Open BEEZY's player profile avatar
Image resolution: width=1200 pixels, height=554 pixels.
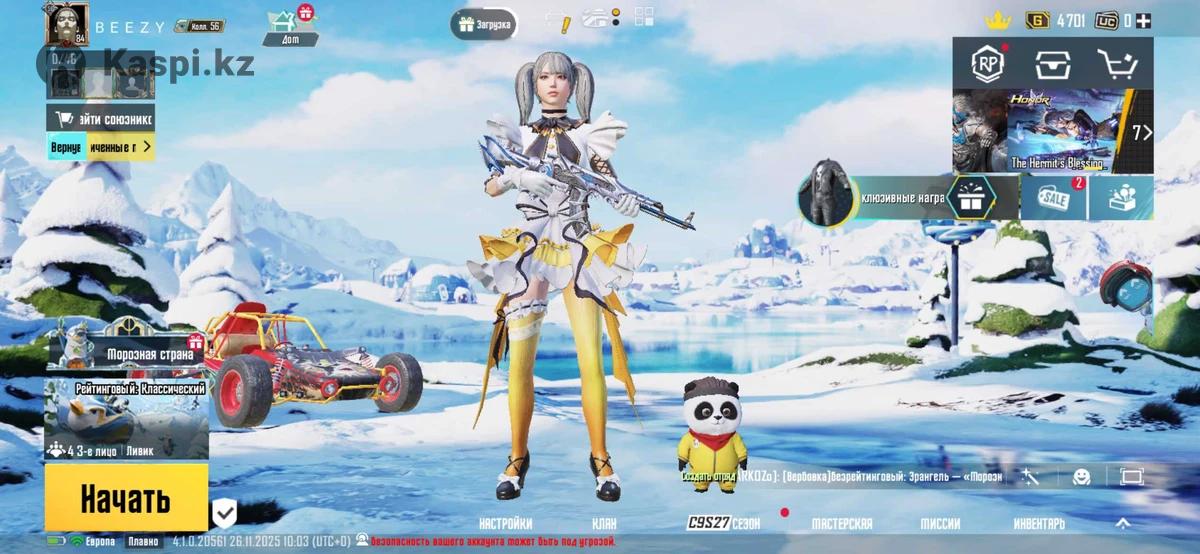click(66, 24)
